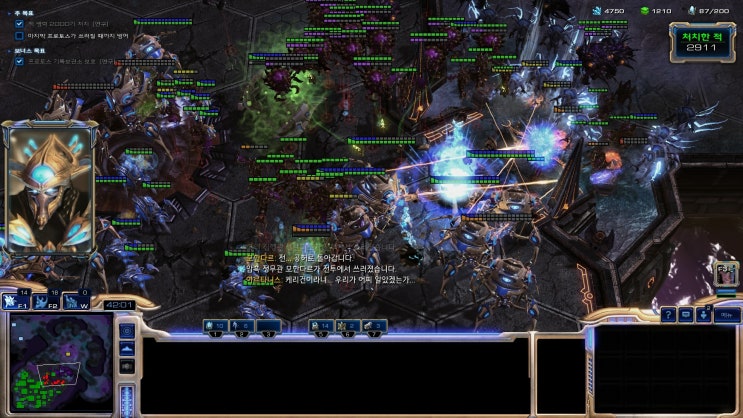Viewport: 743px width, 418px height.
Task: Click the minimap ping signal button
Action: [x=127, y=330]
